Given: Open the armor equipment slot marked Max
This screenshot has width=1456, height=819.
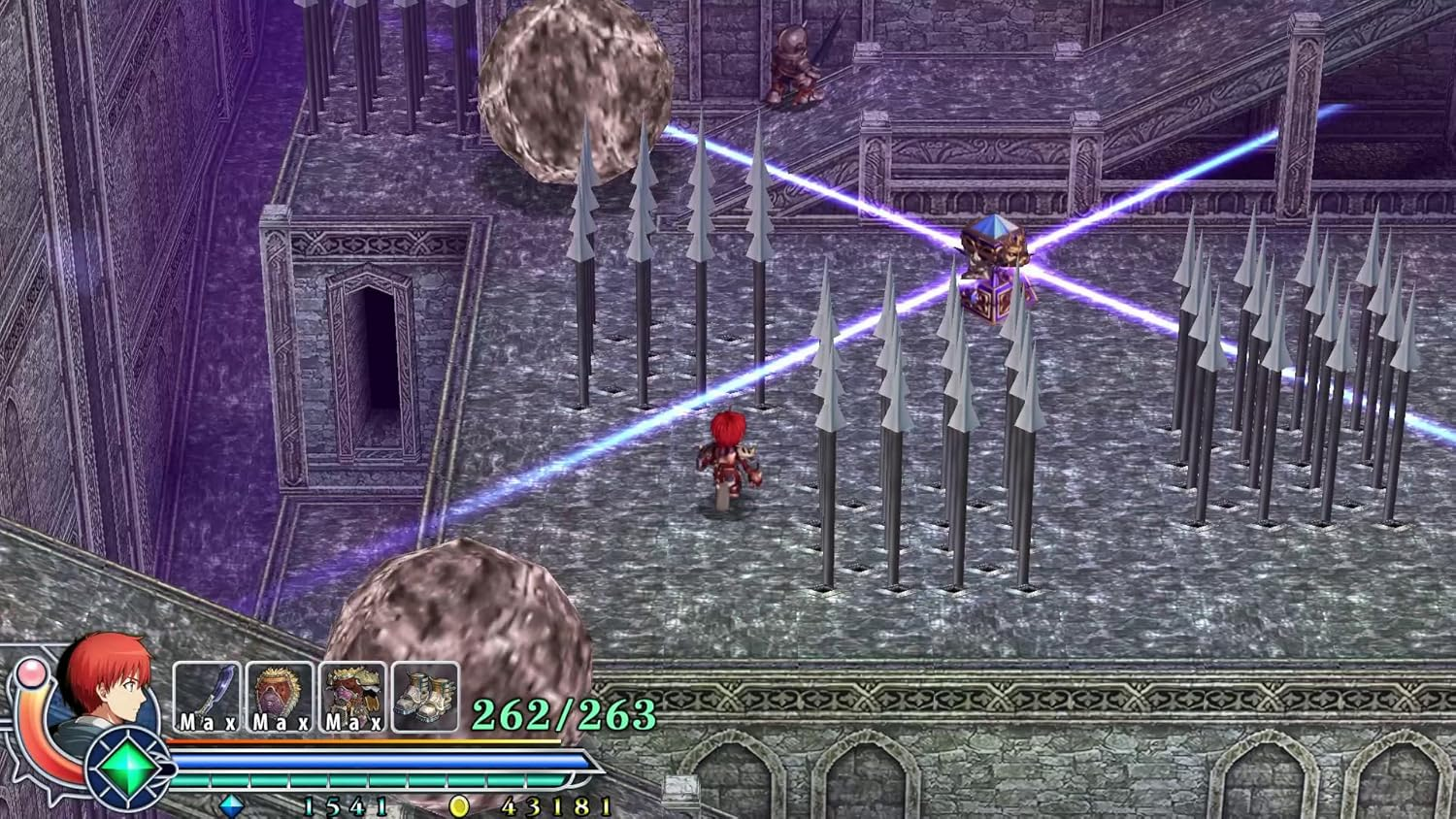Looking at the screenshot, I should tap(351, 695).
